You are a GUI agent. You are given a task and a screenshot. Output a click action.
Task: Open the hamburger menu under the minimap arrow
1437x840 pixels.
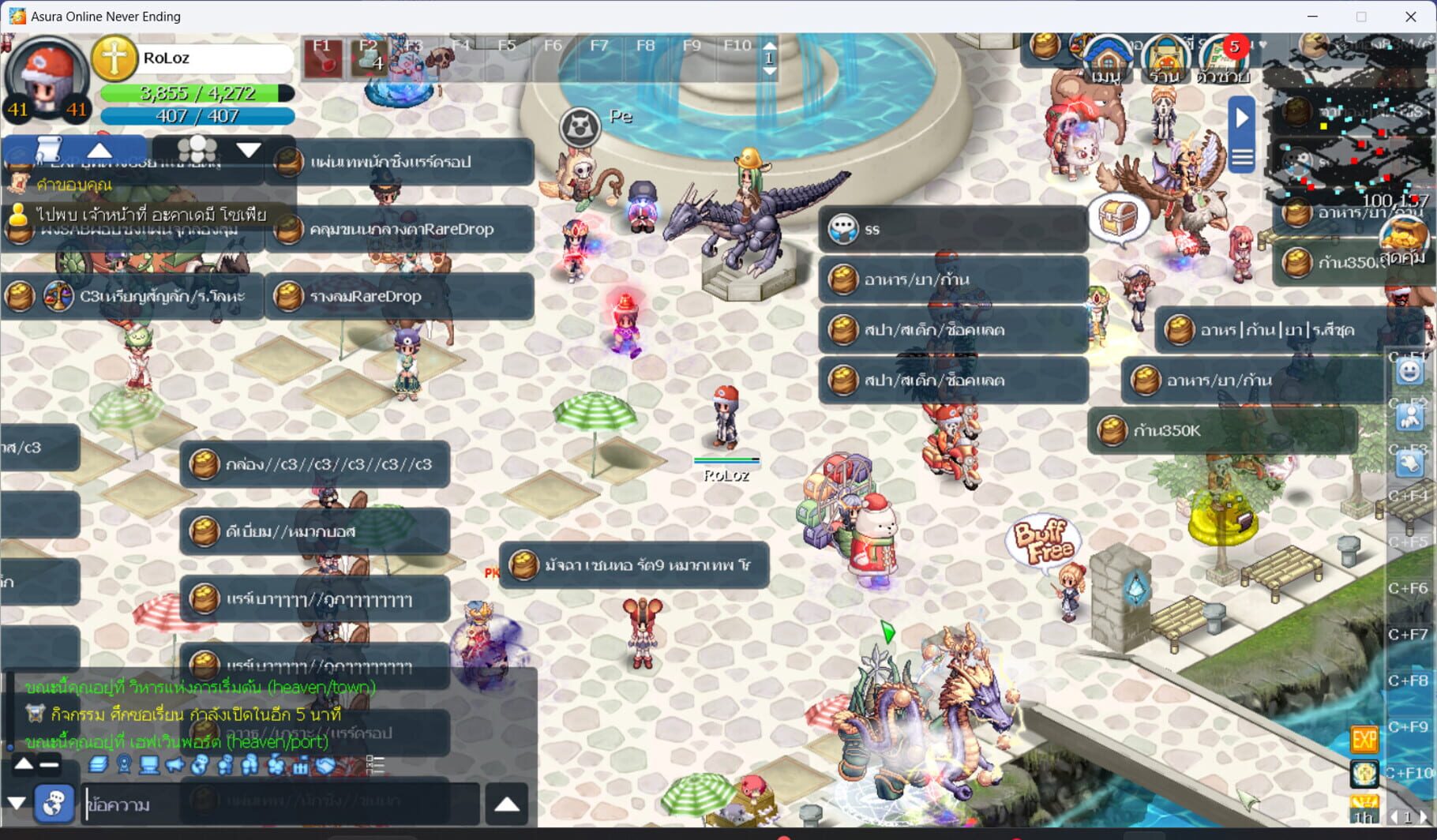click(x=1241, y=156)
